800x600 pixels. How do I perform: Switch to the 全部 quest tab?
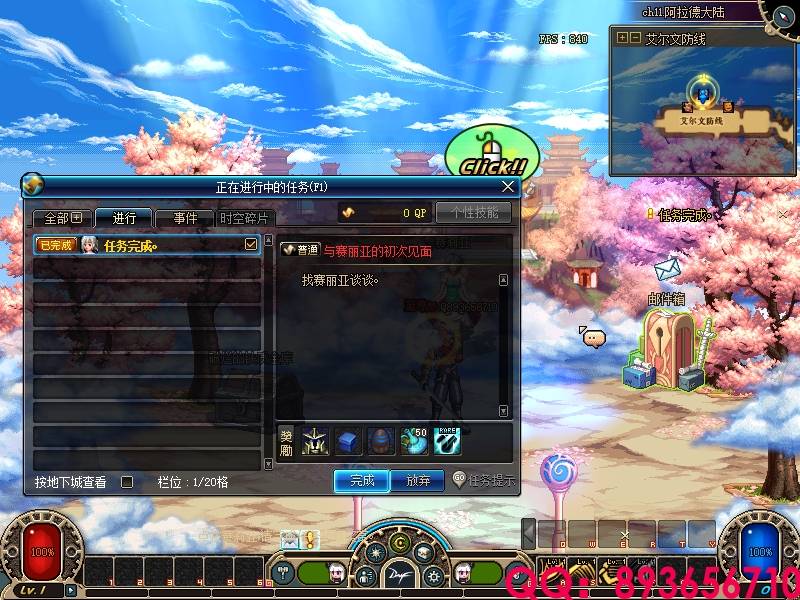[x=62, y=218]
